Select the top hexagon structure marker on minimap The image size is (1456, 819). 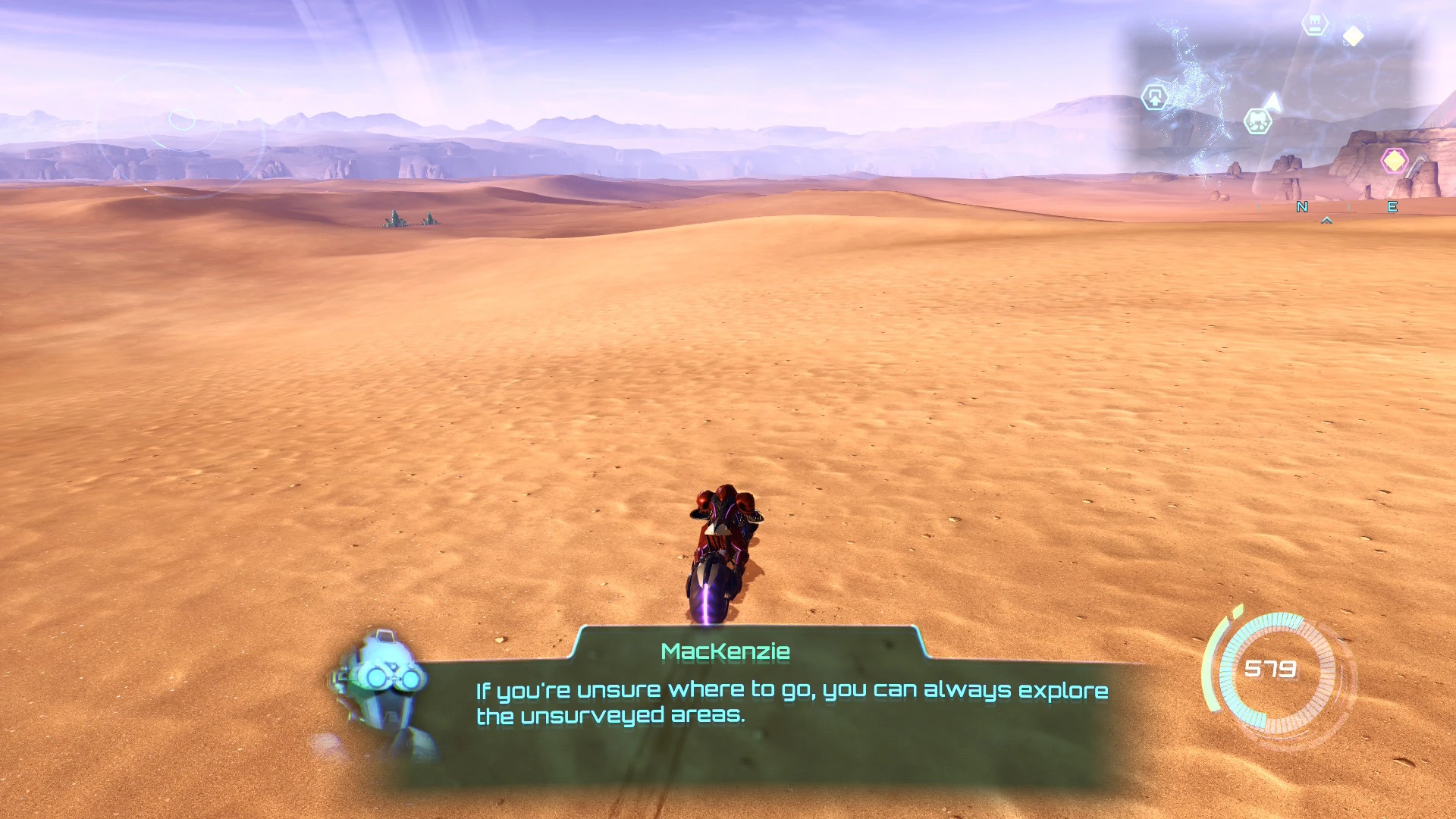[1314, 24]
